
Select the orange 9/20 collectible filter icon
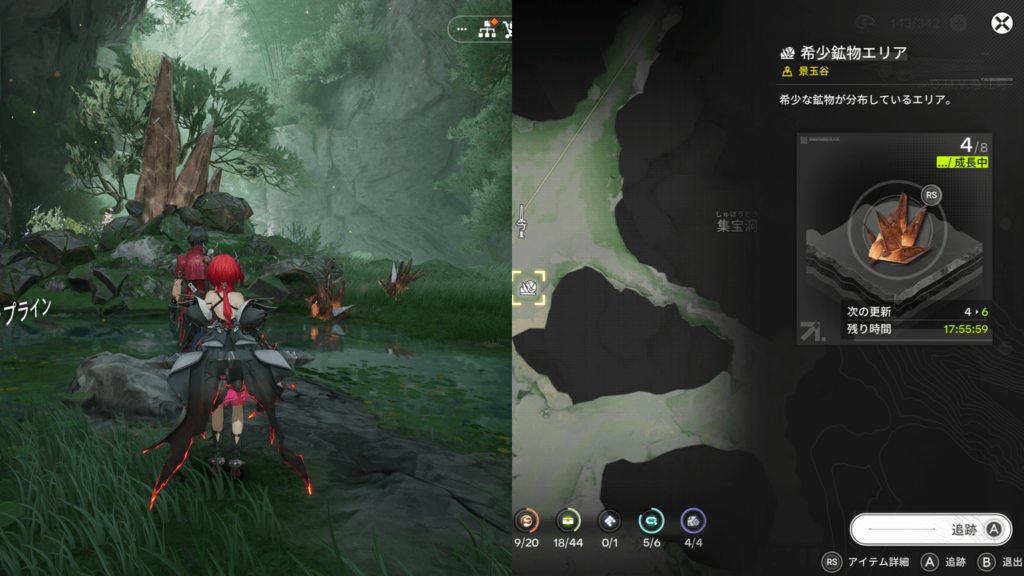click(526, 520)
